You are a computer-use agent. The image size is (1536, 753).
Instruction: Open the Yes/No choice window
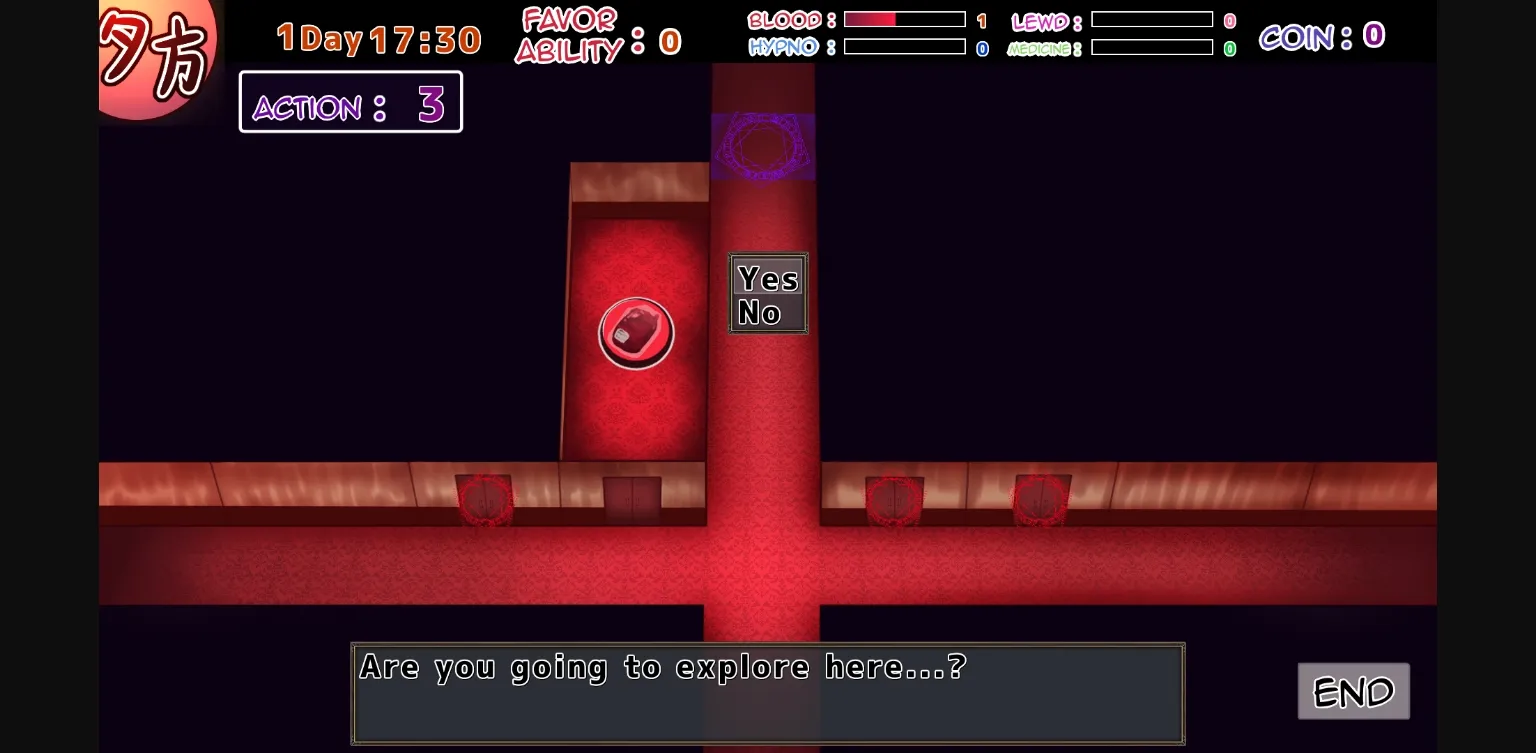coord(767,293)
